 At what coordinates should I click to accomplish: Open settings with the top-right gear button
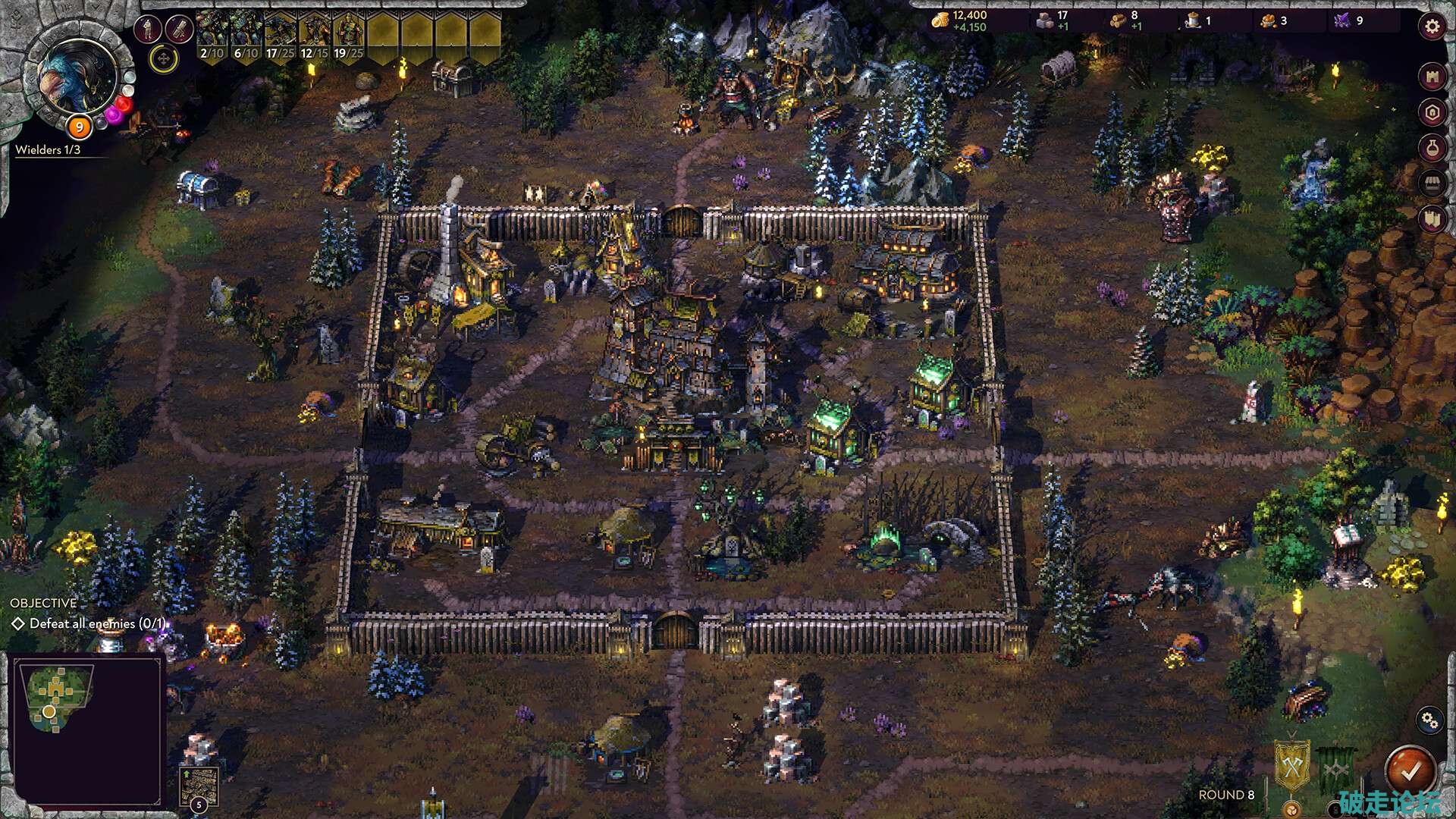1432,27
